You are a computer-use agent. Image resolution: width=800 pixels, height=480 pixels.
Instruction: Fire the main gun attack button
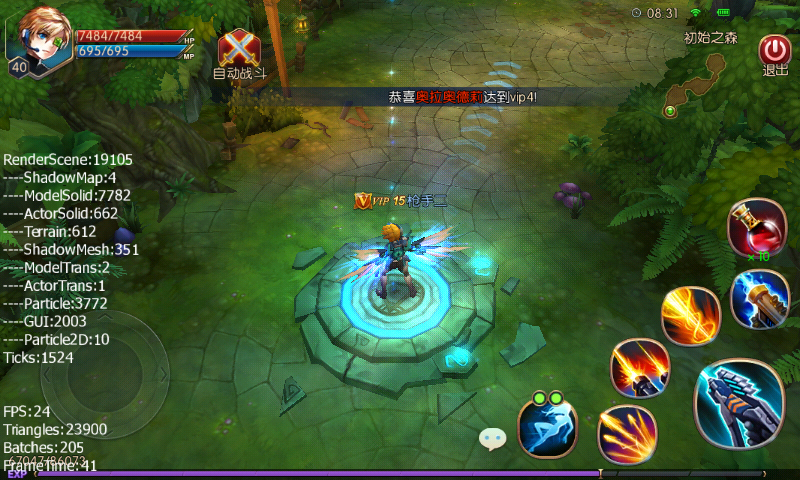coord(739,404)
